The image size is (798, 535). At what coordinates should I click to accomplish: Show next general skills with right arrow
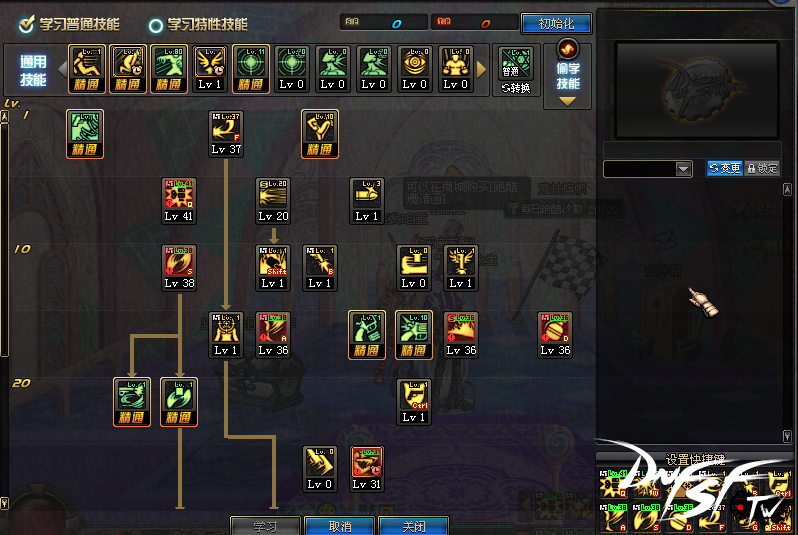pos(482,69)
